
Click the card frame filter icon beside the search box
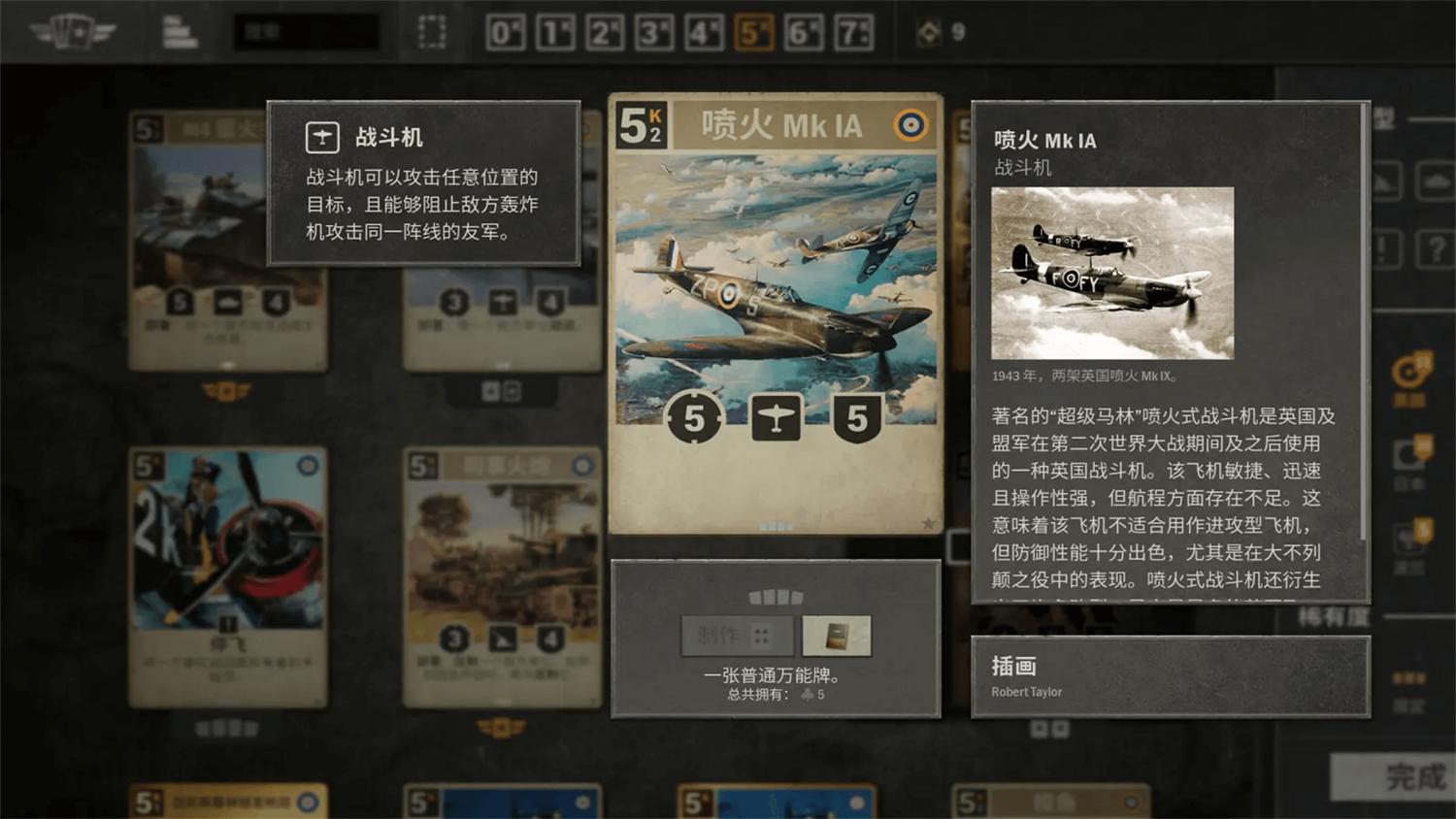click(431, 29)
